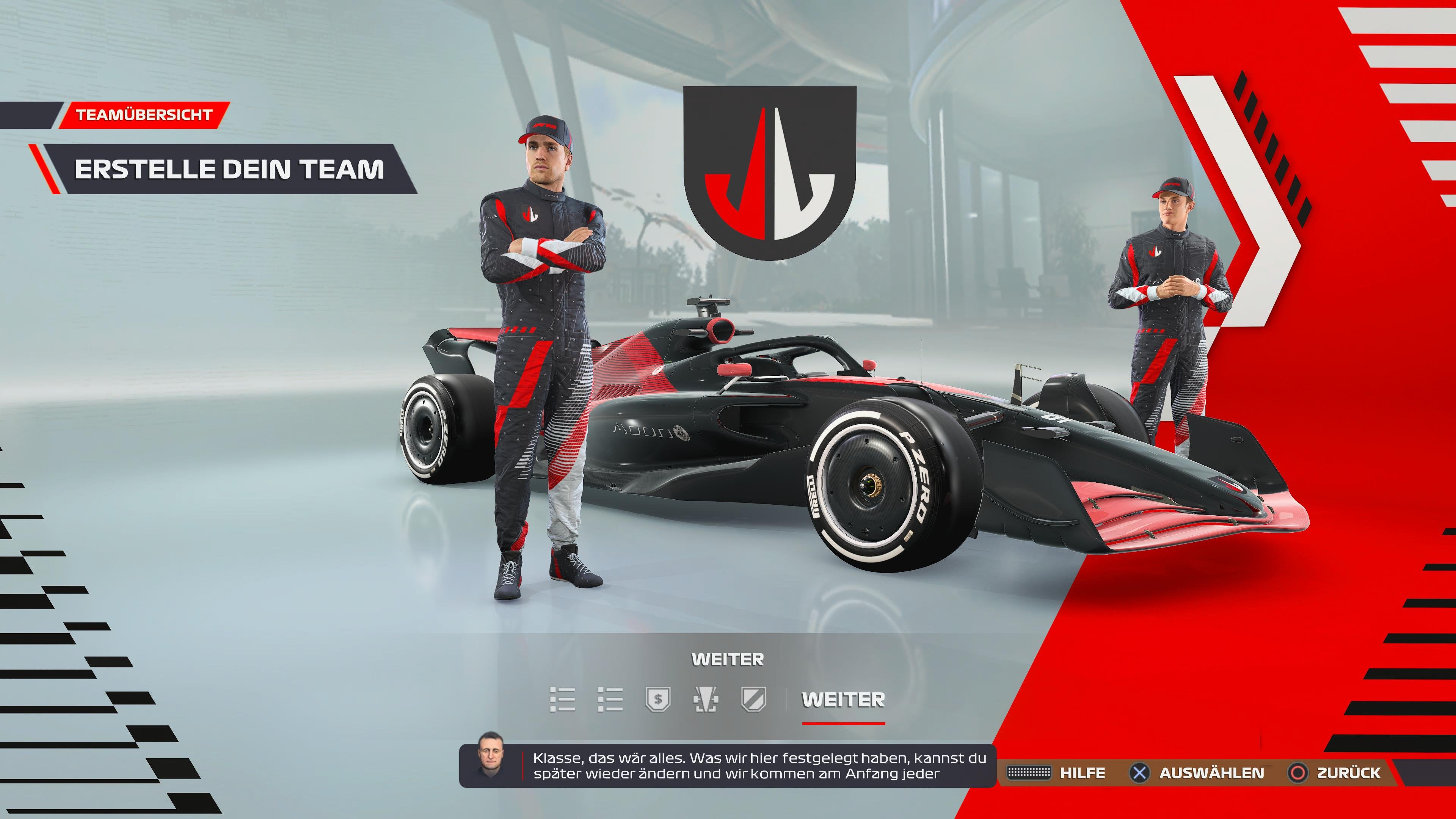The height and width of the screenshot is (819, 1456).
Task: Open the second checklist icon below WEITER
Action: coord(610,701)
